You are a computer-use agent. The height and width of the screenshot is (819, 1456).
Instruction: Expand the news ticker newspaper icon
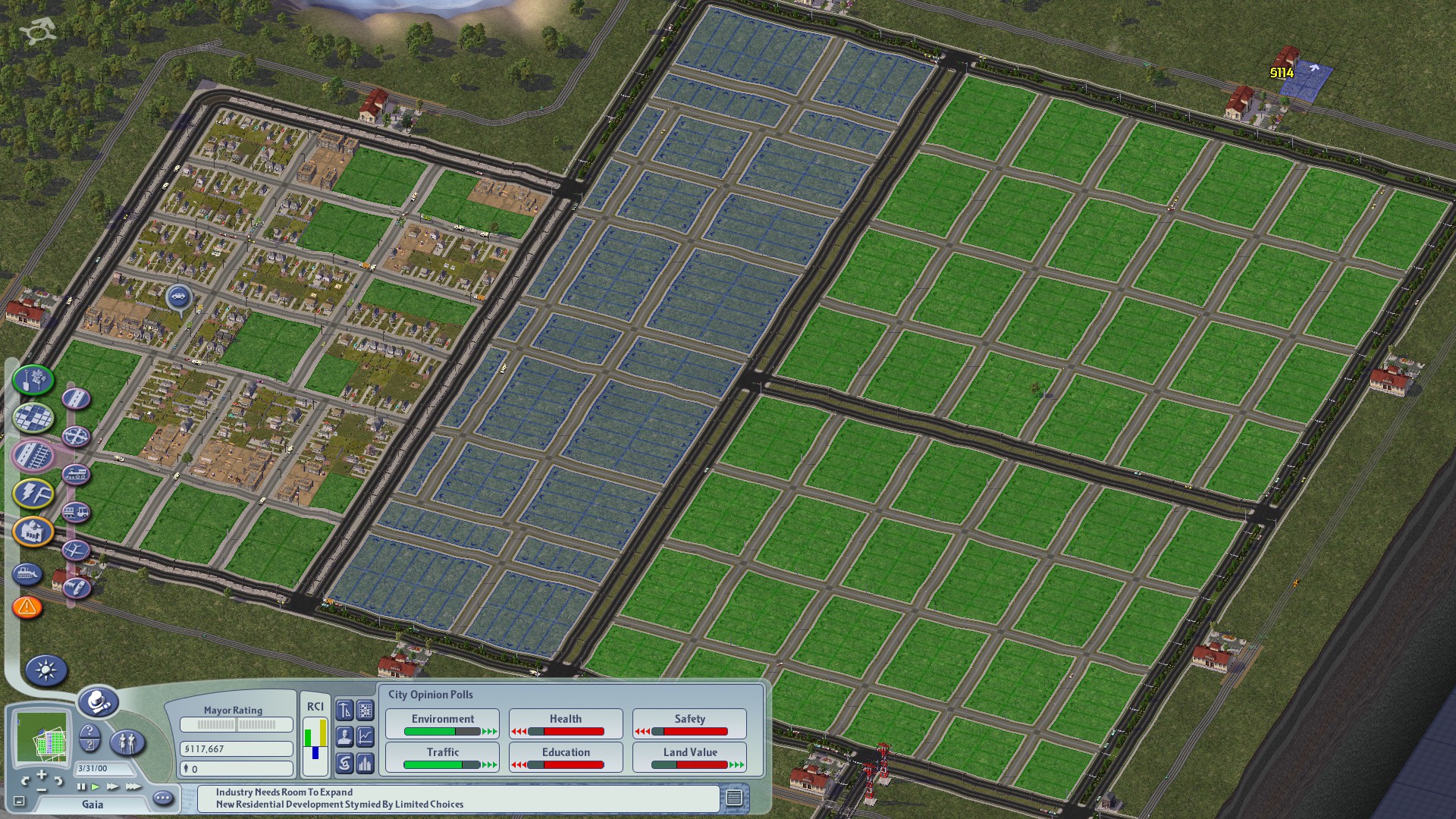(x=734, y=799)
